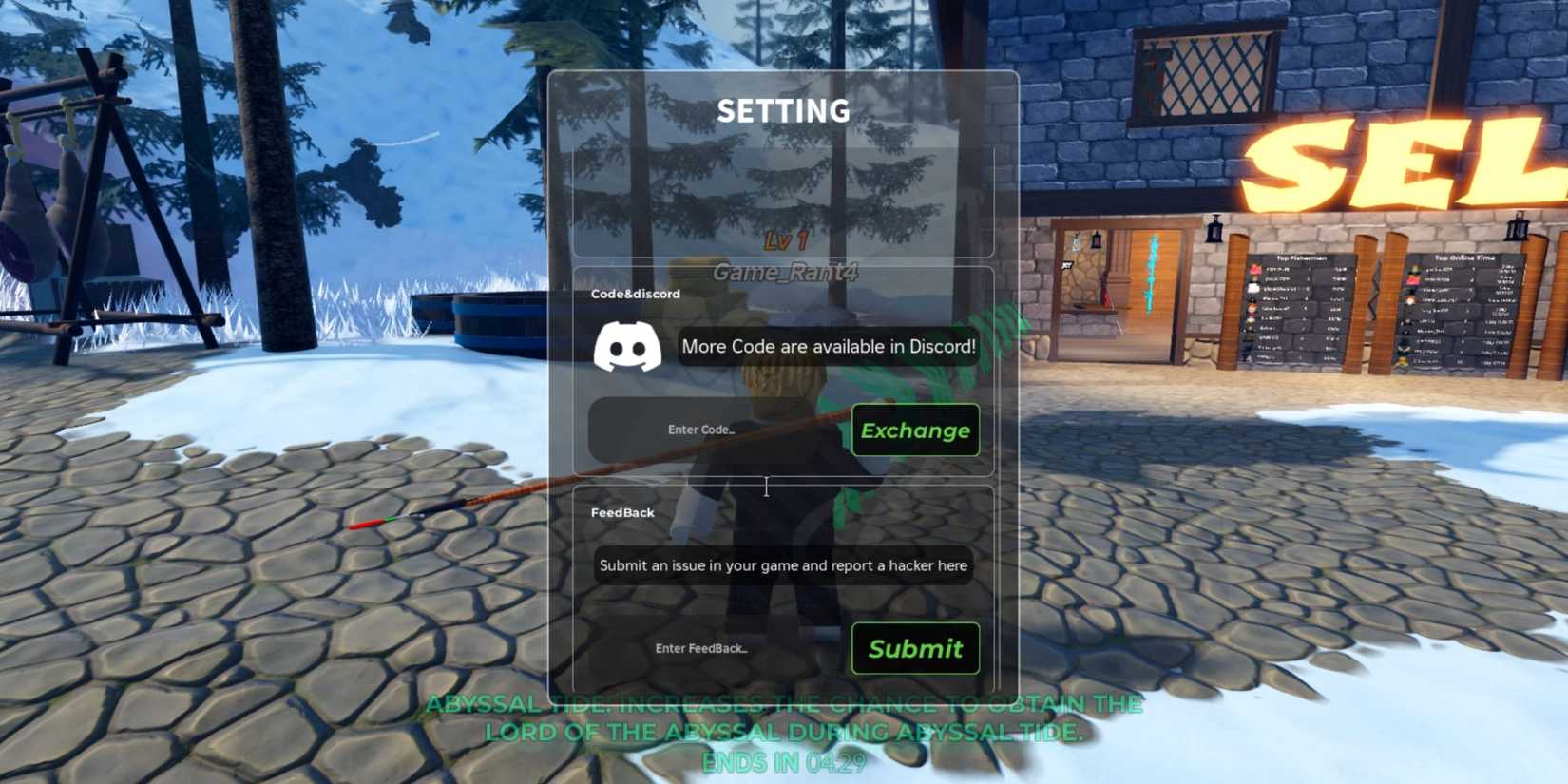Open the "More Code are available in Discord!" banner
This screenshot has width=1568, height=784.
827,347
